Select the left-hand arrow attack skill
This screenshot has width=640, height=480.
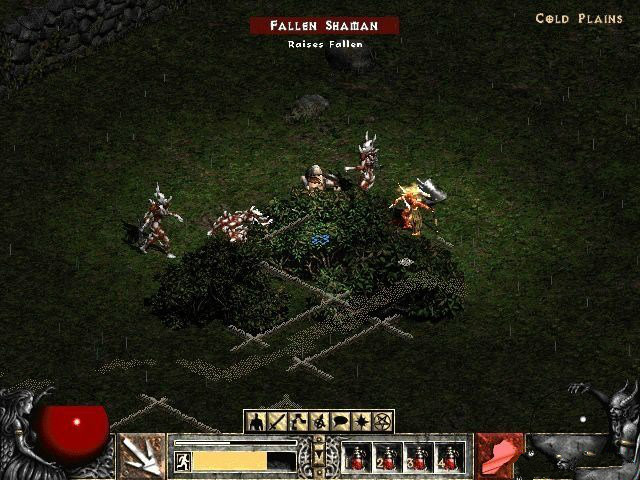pyautogui.click(x=141, y=456)
